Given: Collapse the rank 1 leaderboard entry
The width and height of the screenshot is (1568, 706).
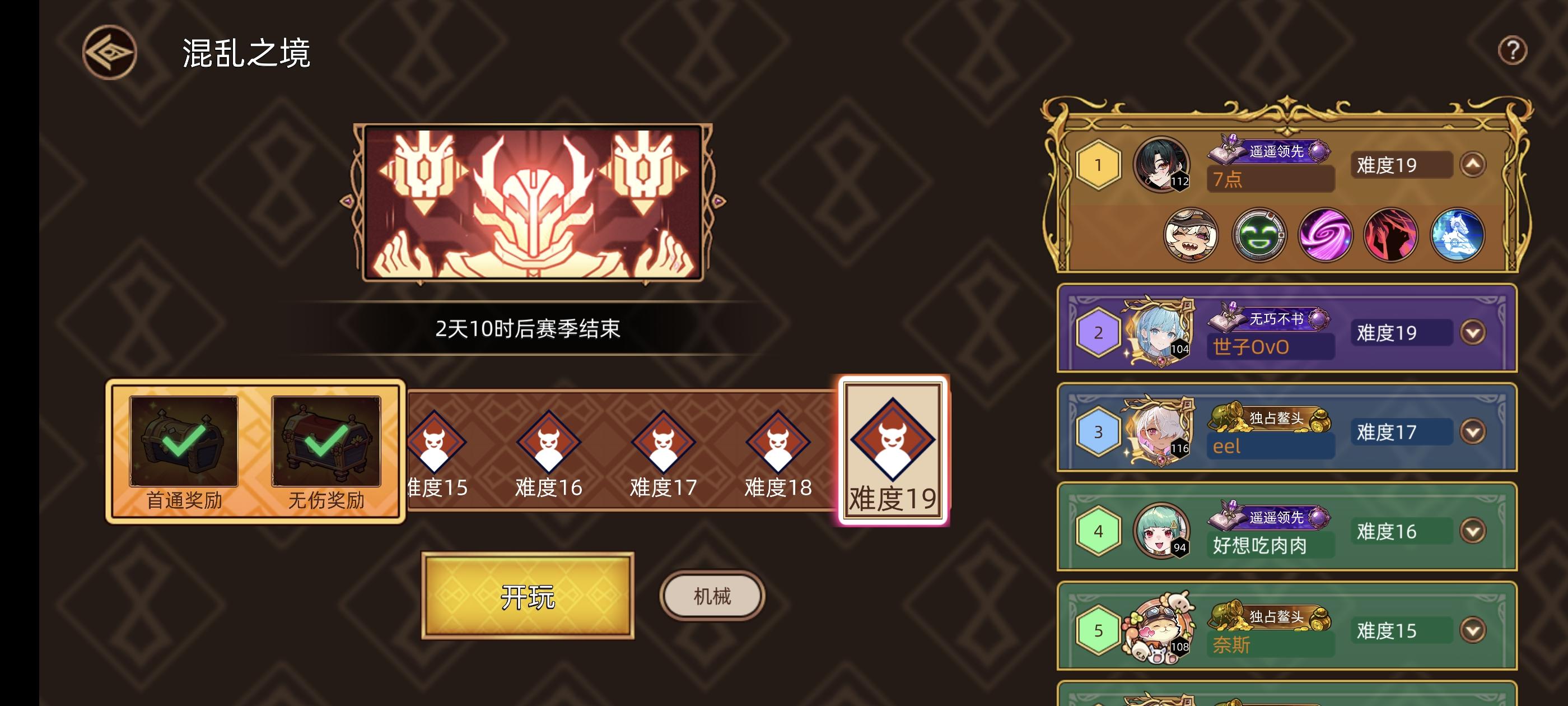Looking at the screenshot, I should [x=1474, y=165].
